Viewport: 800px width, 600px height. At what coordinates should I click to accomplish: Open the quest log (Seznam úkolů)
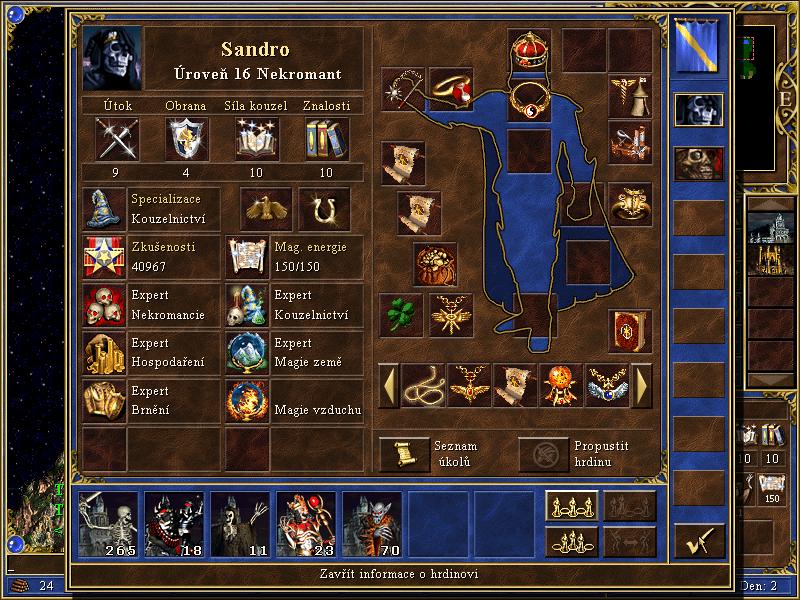click(x=404, y=454)
